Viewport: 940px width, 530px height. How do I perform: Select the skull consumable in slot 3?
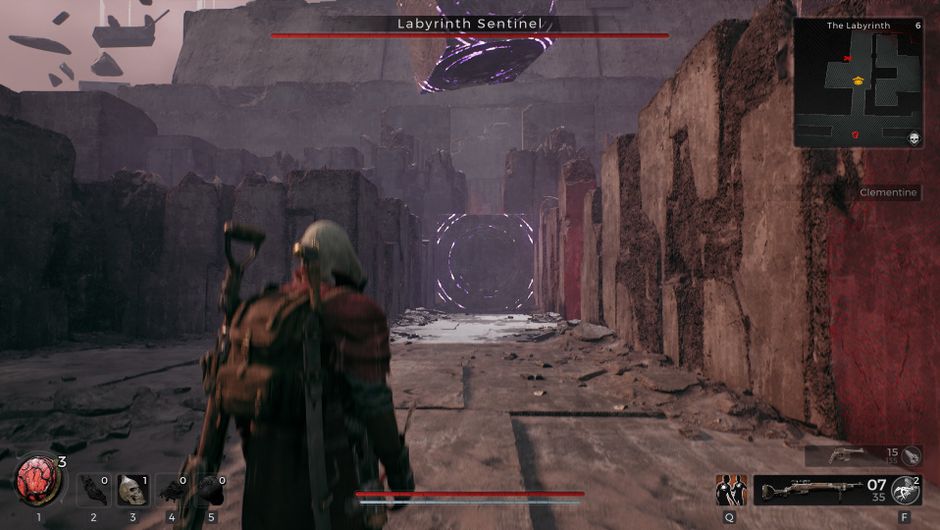tap(131, 490)
